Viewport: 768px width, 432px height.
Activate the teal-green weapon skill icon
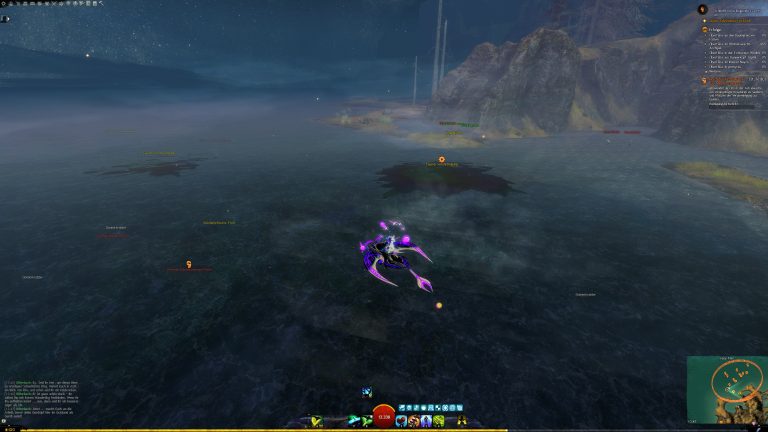click(x=352, y=421)
